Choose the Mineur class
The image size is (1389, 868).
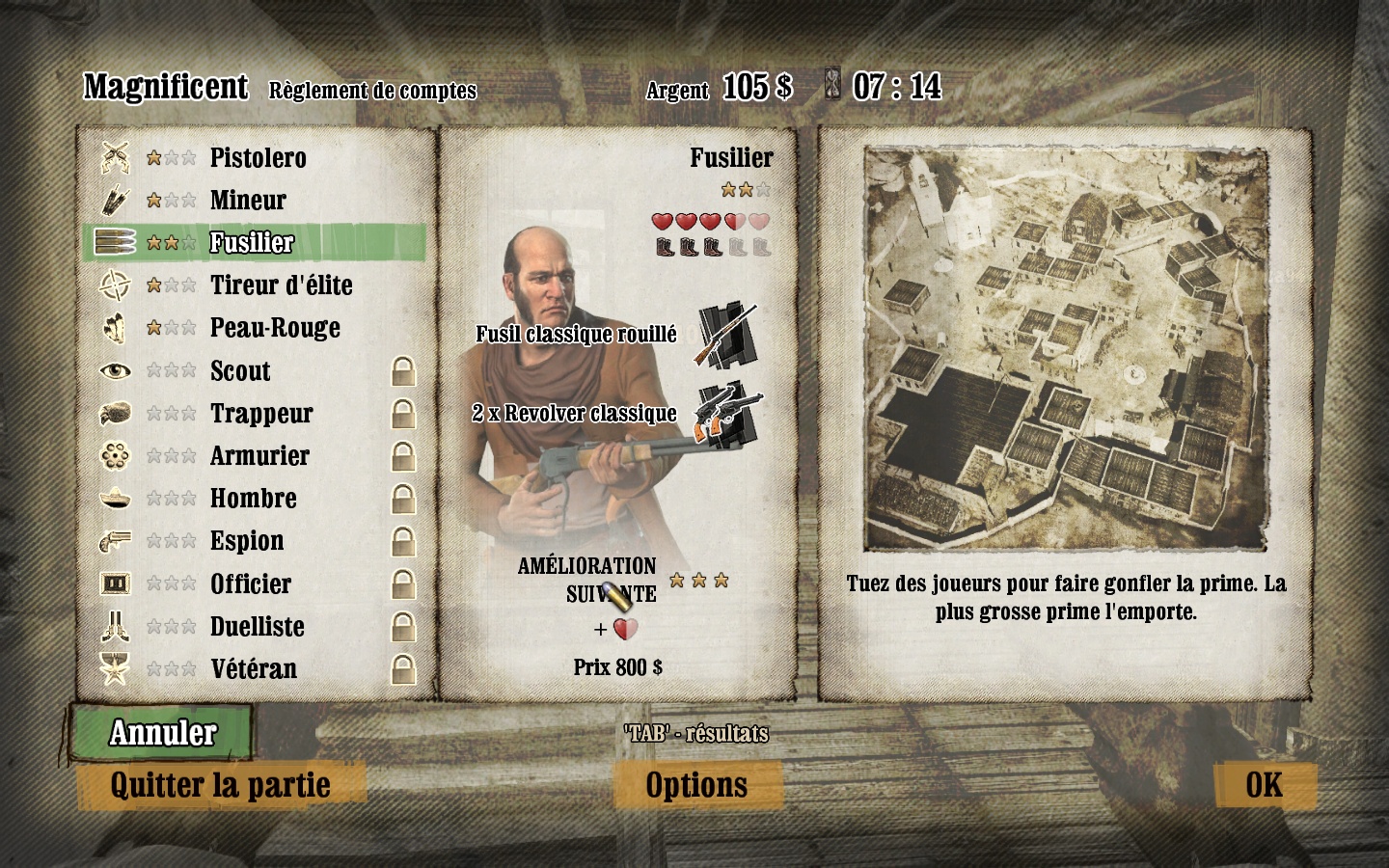point(248,200)
